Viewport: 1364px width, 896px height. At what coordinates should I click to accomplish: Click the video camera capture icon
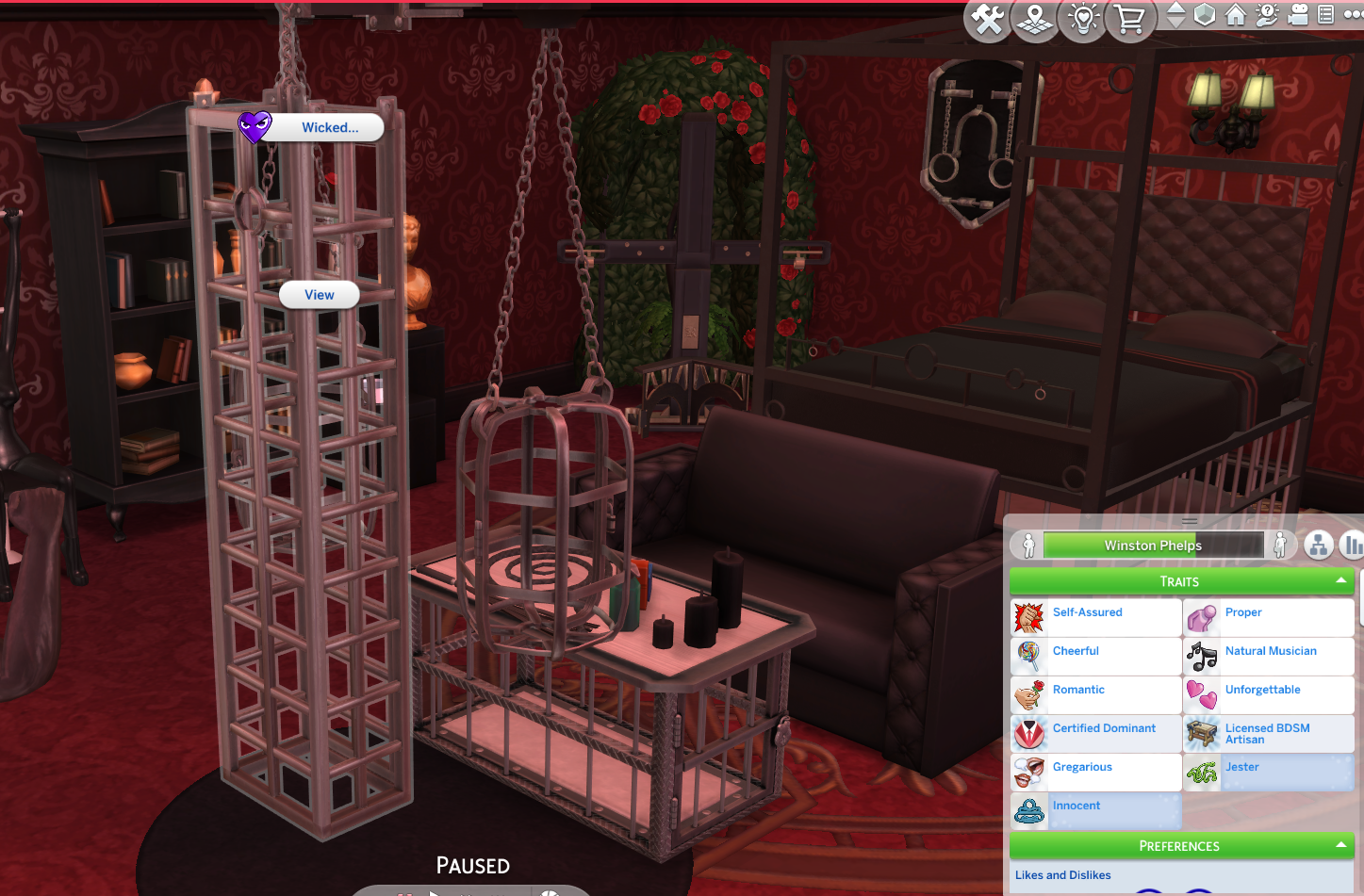coord(1298,15)
